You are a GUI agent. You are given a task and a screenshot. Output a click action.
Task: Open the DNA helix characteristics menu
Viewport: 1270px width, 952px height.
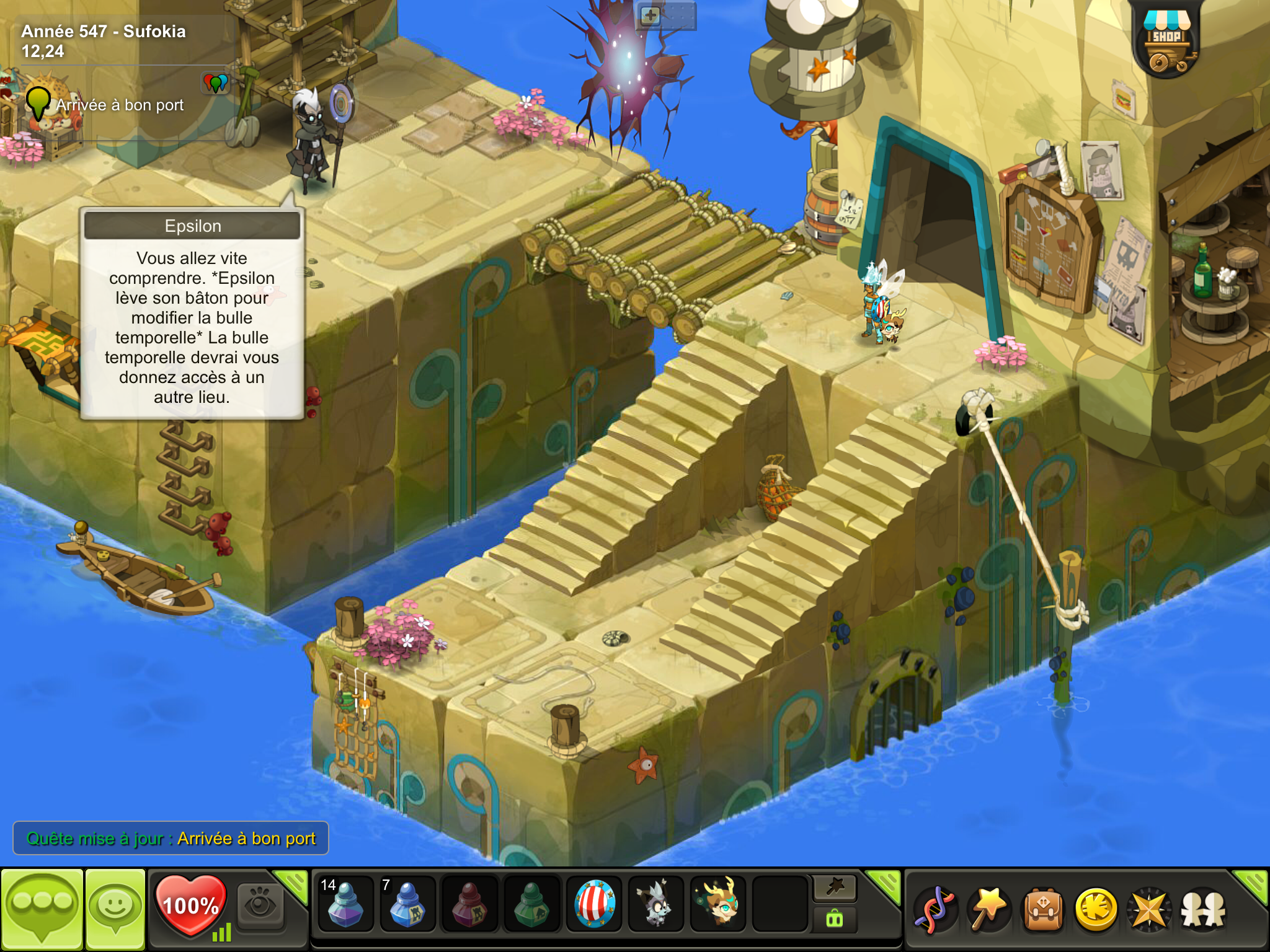[x=935, y=910]
